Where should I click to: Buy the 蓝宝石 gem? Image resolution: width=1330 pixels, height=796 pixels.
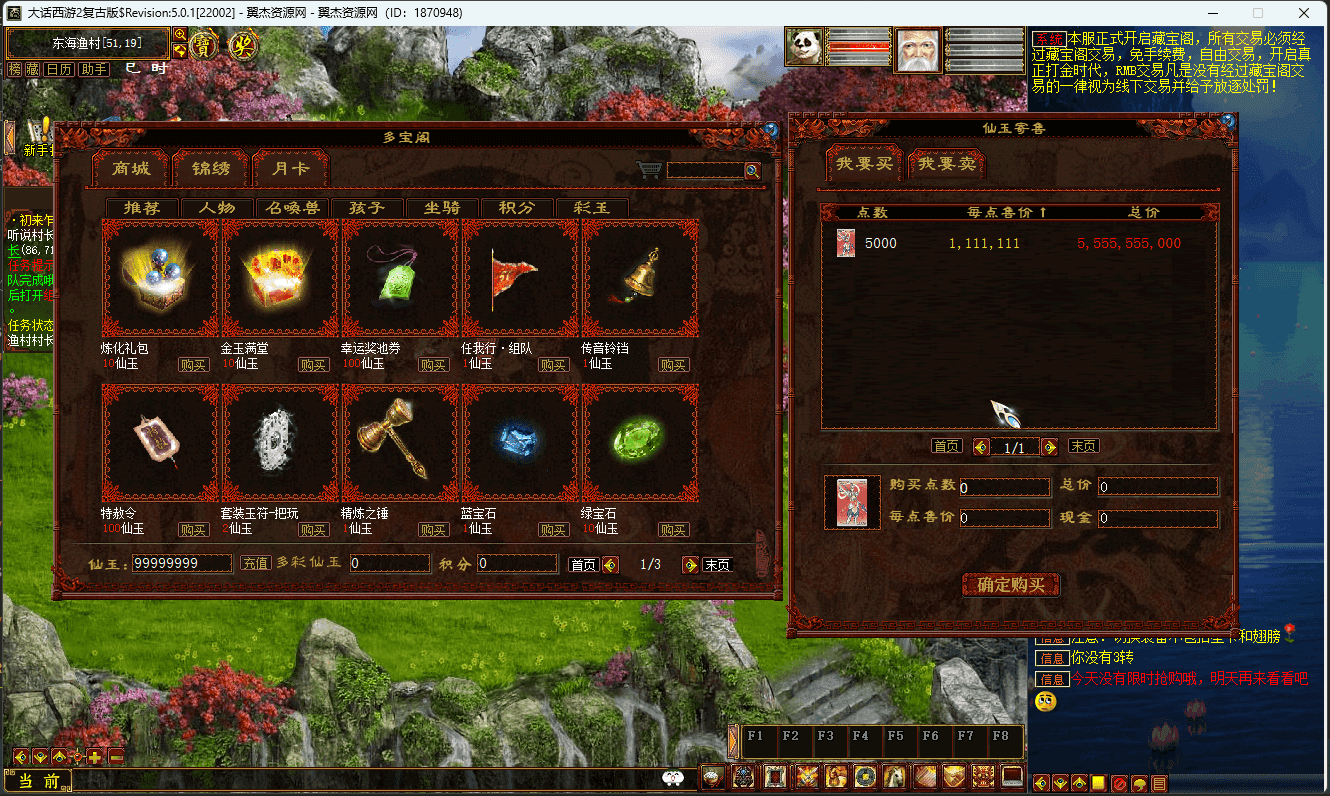click(553, 530)
